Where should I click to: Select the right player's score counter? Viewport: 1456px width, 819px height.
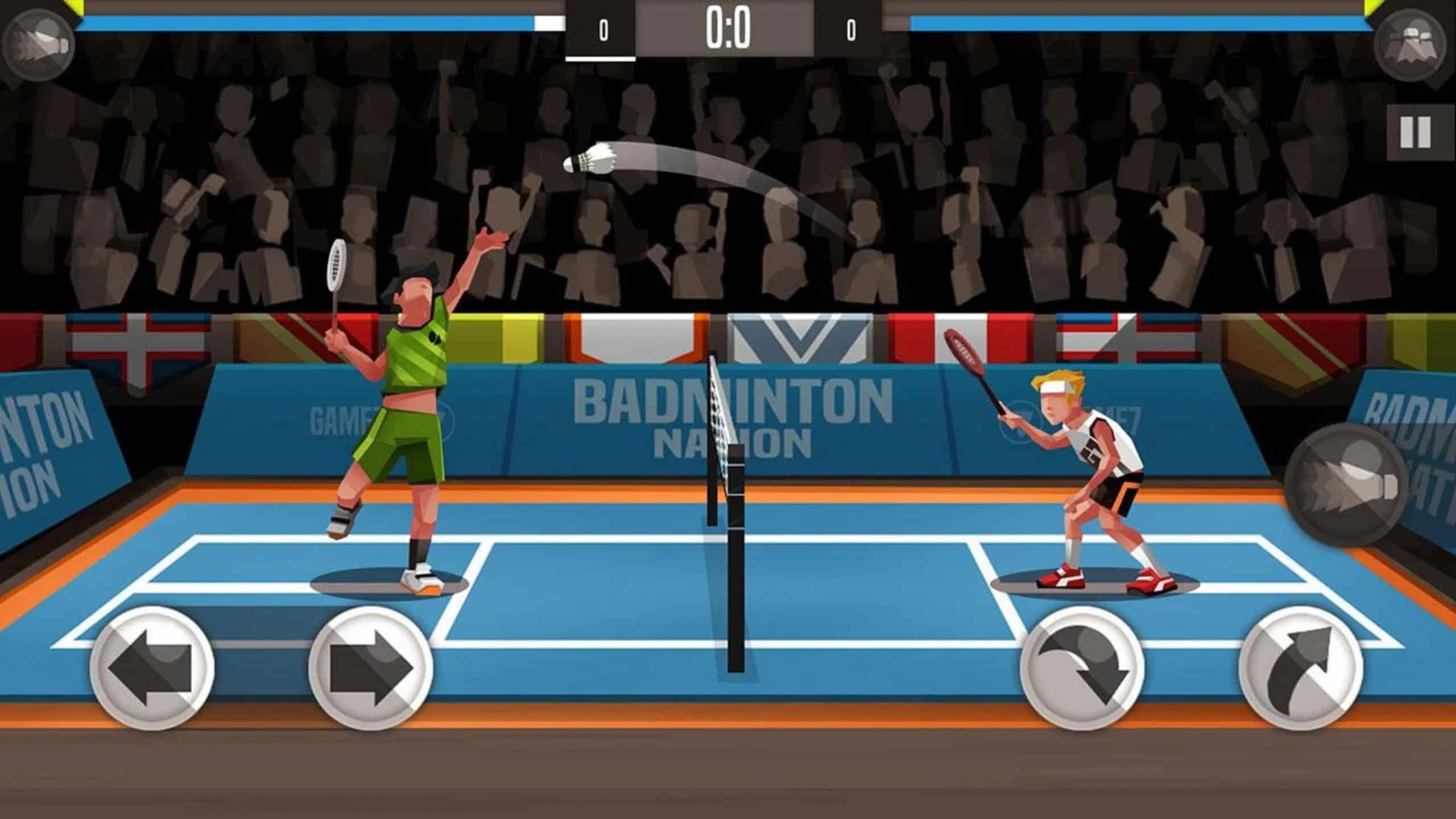coord(850,28)
